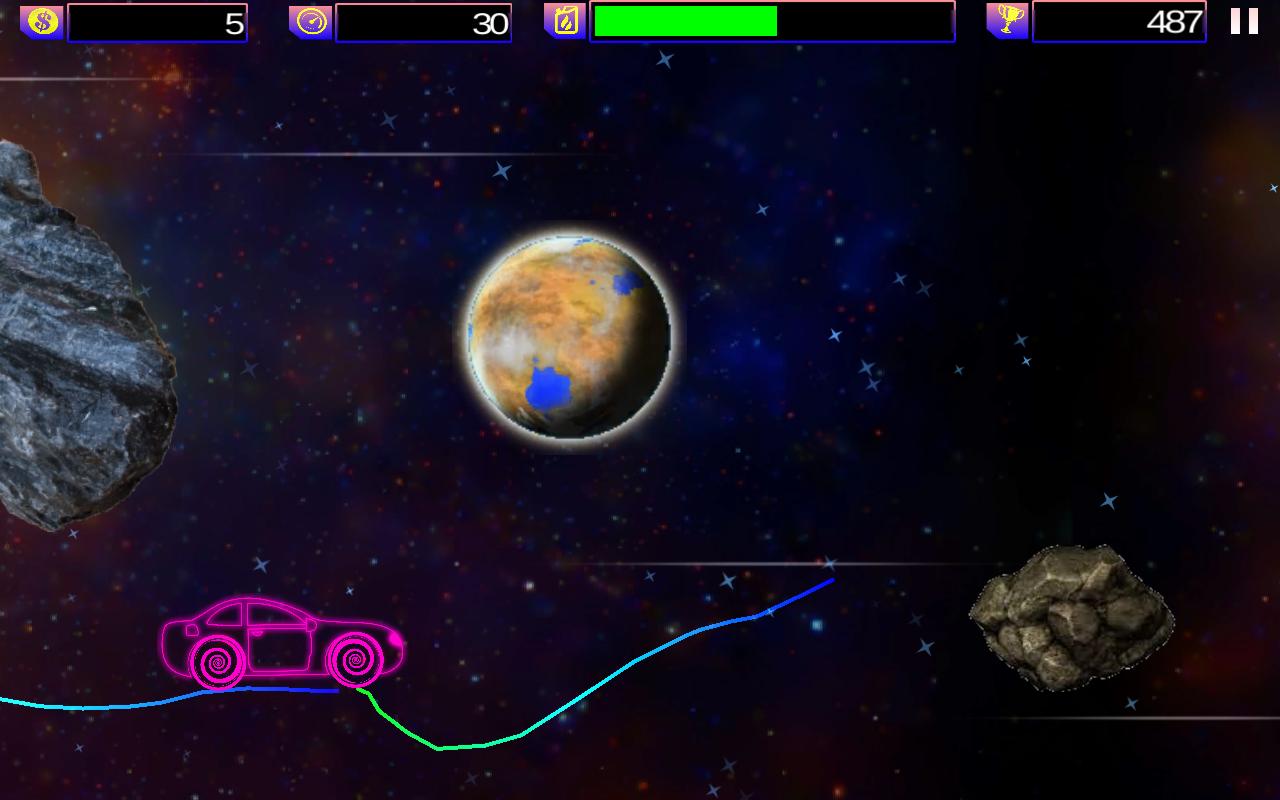Click the gold coin currency icon
1280x800 pixels.
(40, 19)
